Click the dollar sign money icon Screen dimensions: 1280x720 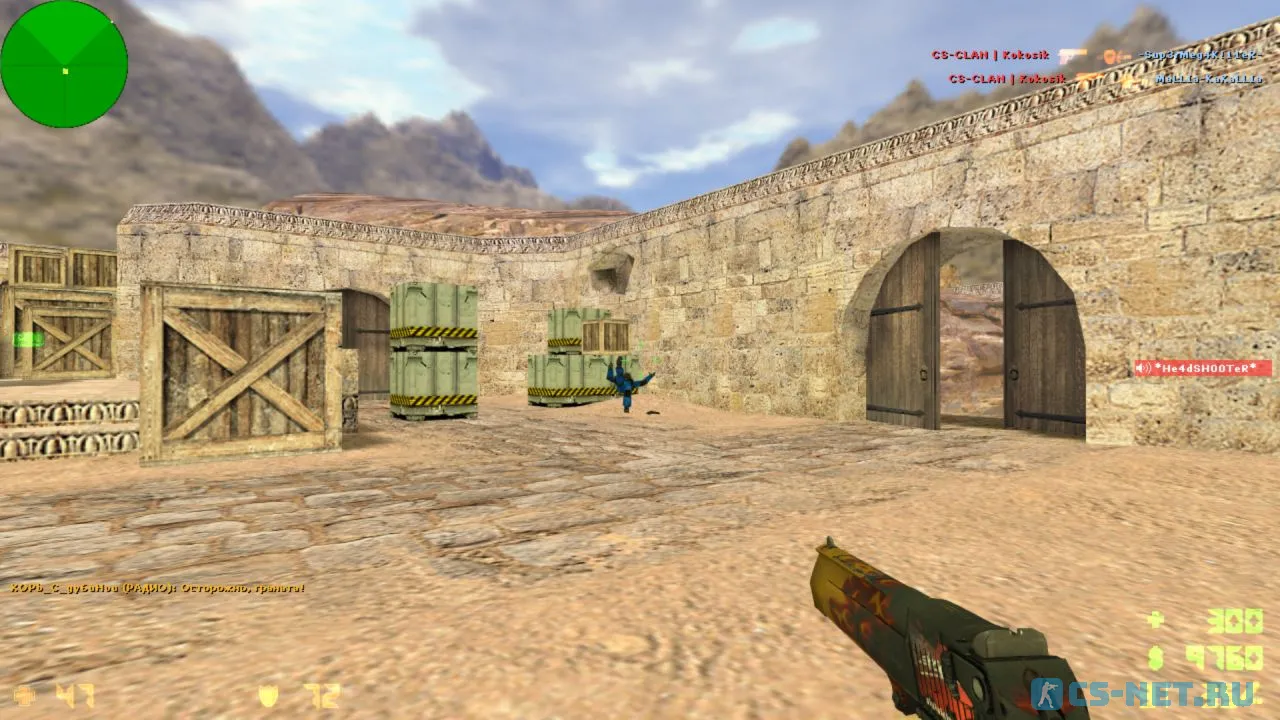(1156, 659)
